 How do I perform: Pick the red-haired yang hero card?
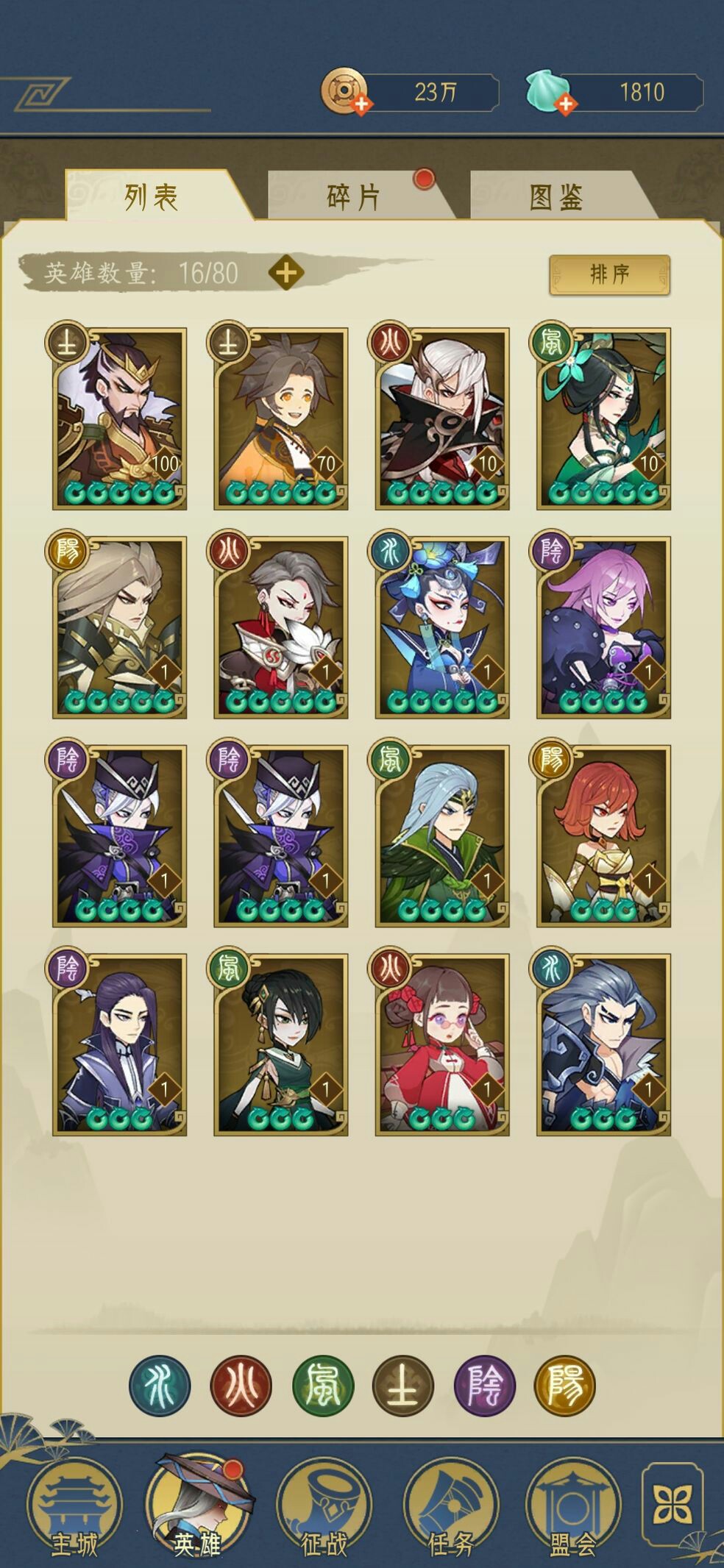click(603, 836)
